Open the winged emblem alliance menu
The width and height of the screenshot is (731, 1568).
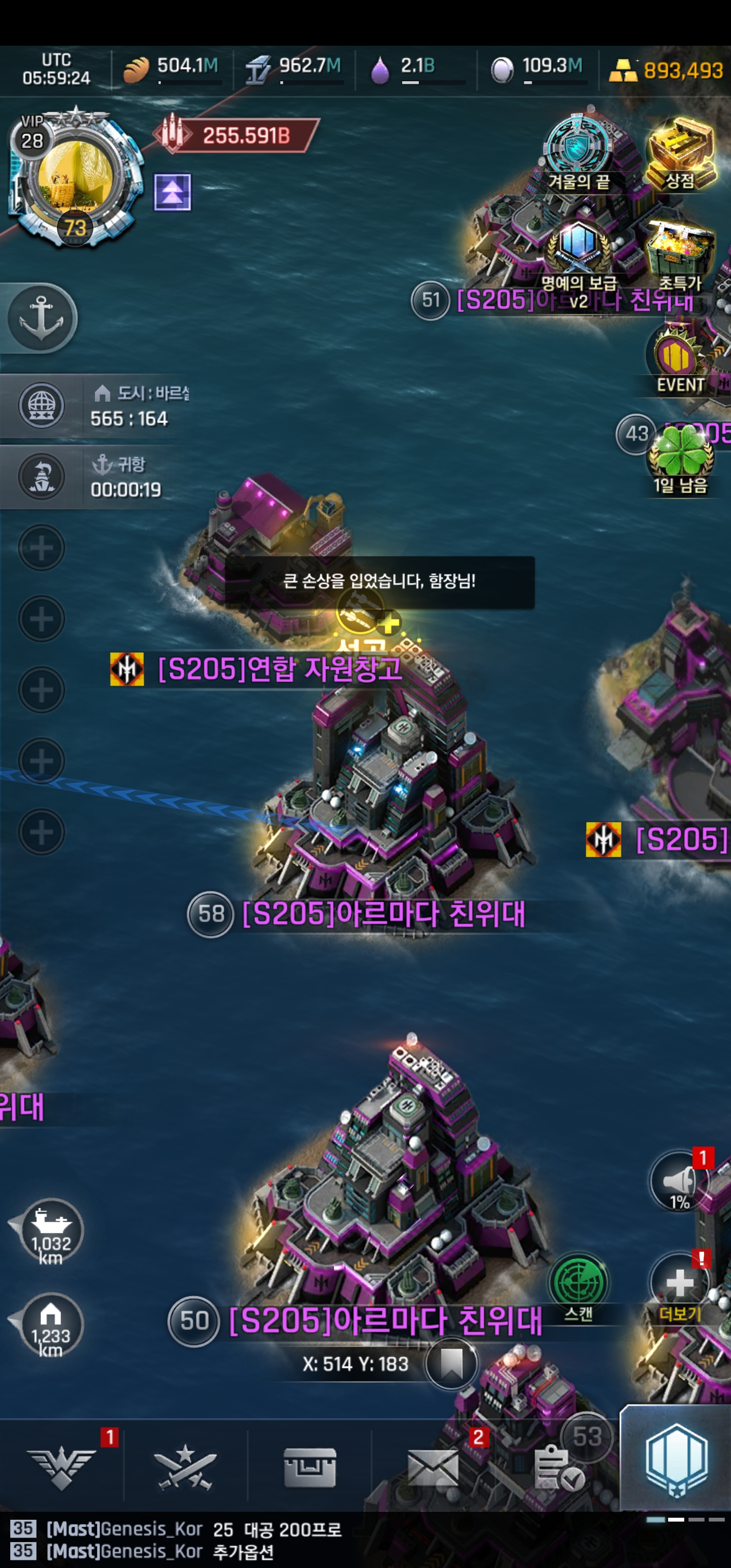click(61, 1467)
